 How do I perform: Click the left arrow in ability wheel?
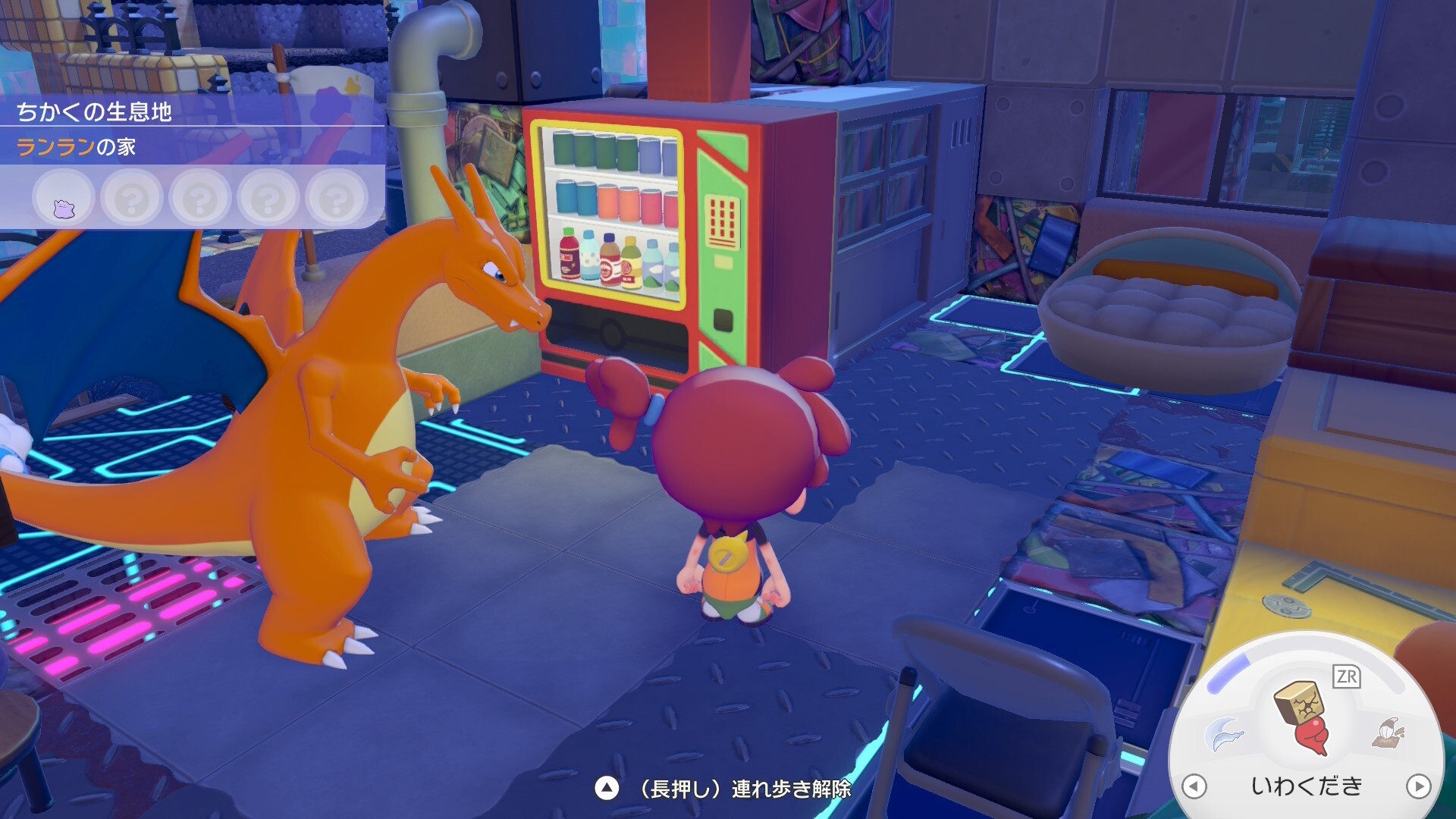pyautogui.click(x=1194, y=786)
